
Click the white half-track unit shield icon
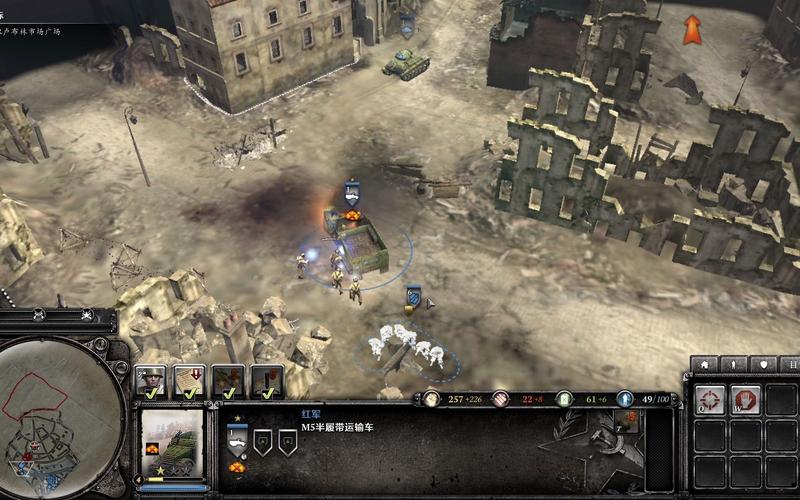[x=237, y=438]
